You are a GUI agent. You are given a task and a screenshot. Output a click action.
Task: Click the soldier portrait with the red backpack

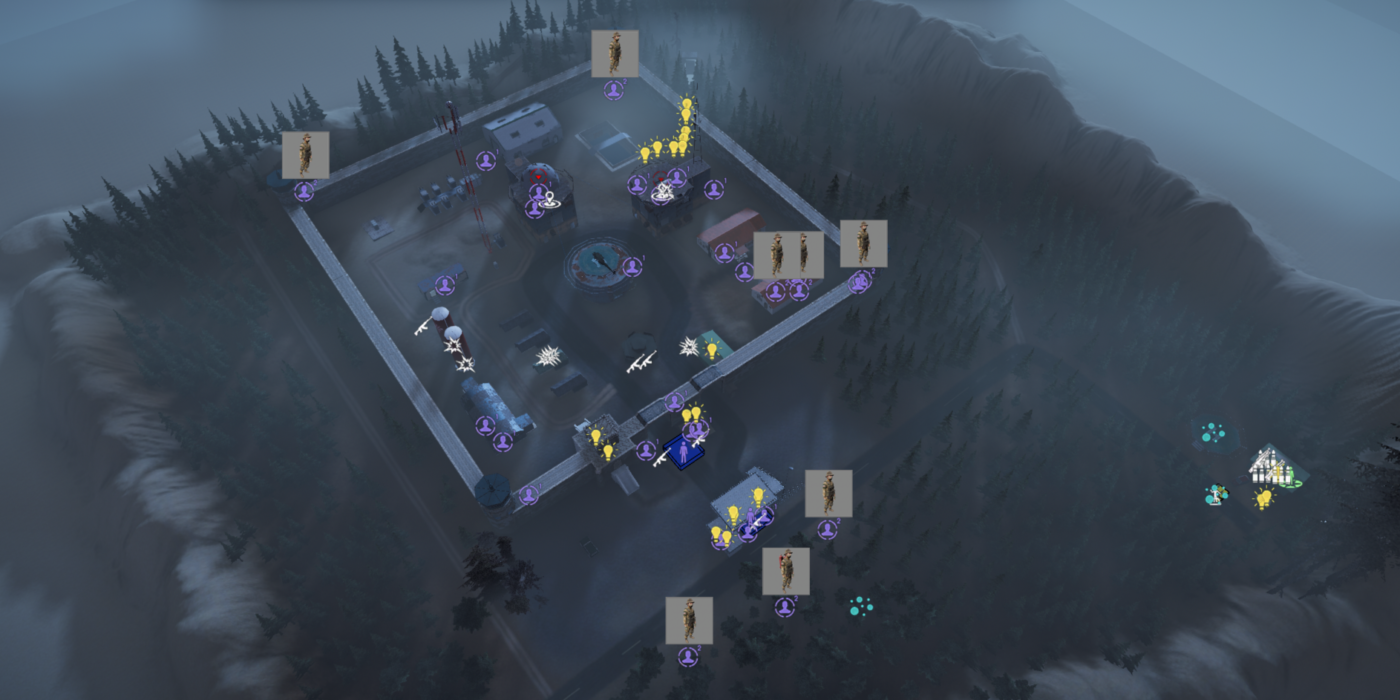click(x=786, y=571)
